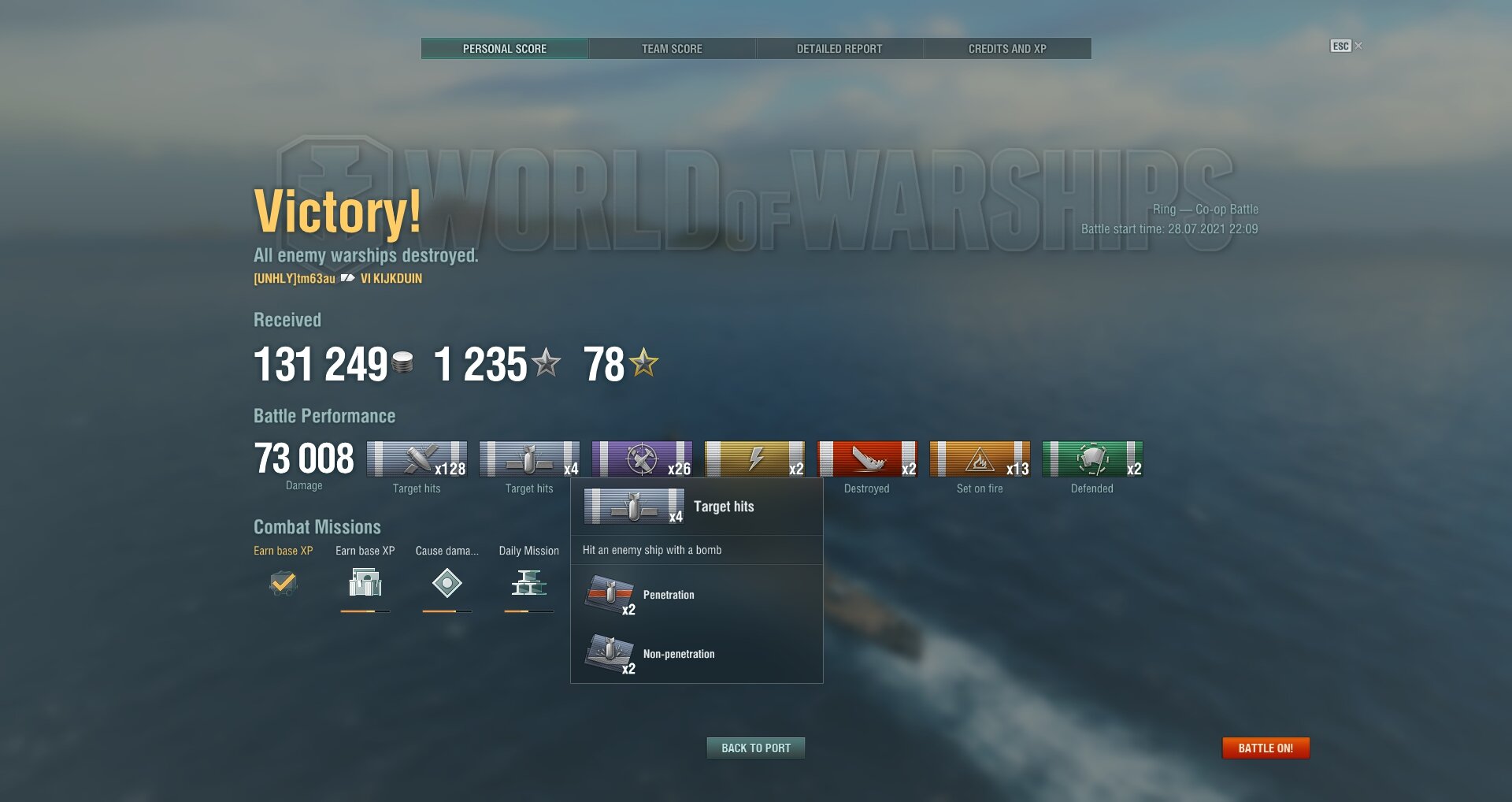Switch to the Team Score tab
The image size is (1512, 802).
672,49
